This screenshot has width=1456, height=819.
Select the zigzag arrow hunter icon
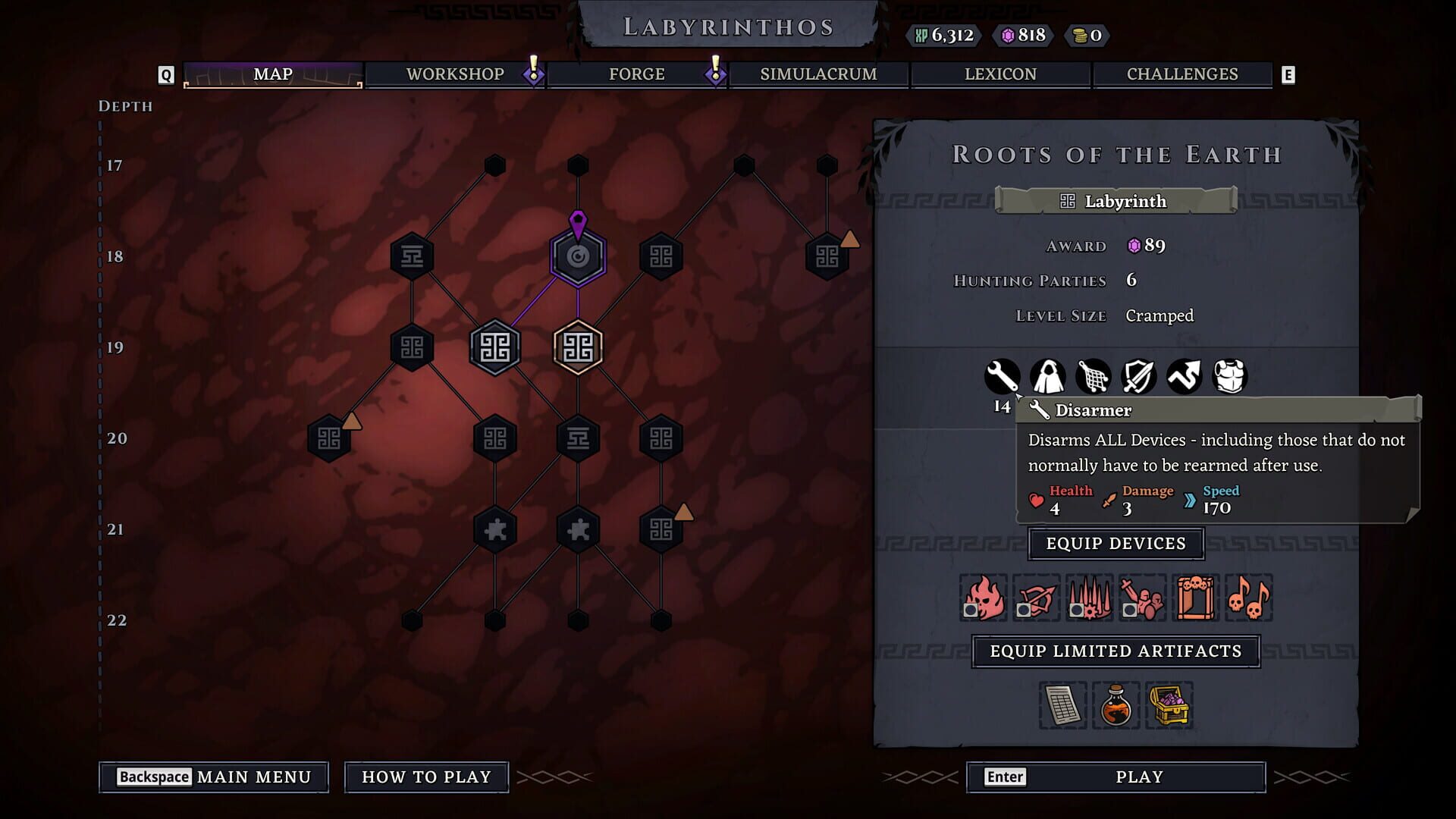pos(1185,377)
